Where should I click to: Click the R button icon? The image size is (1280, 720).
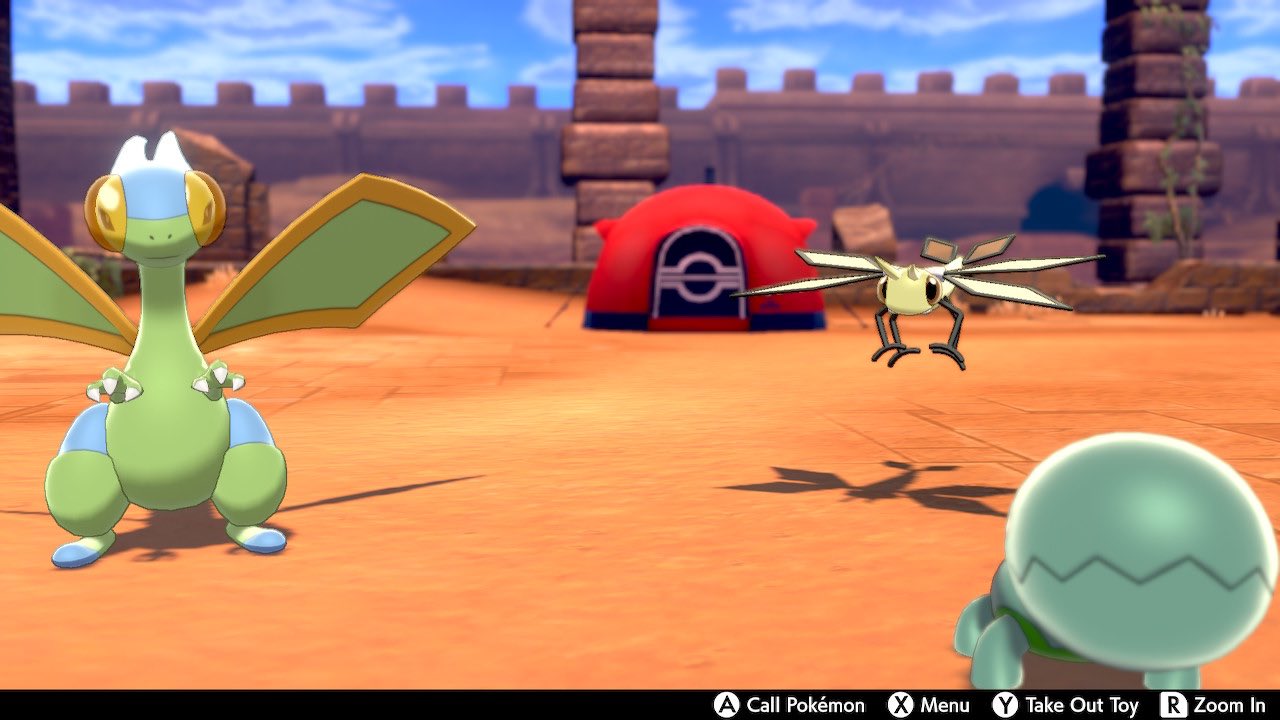(1175, 704)
